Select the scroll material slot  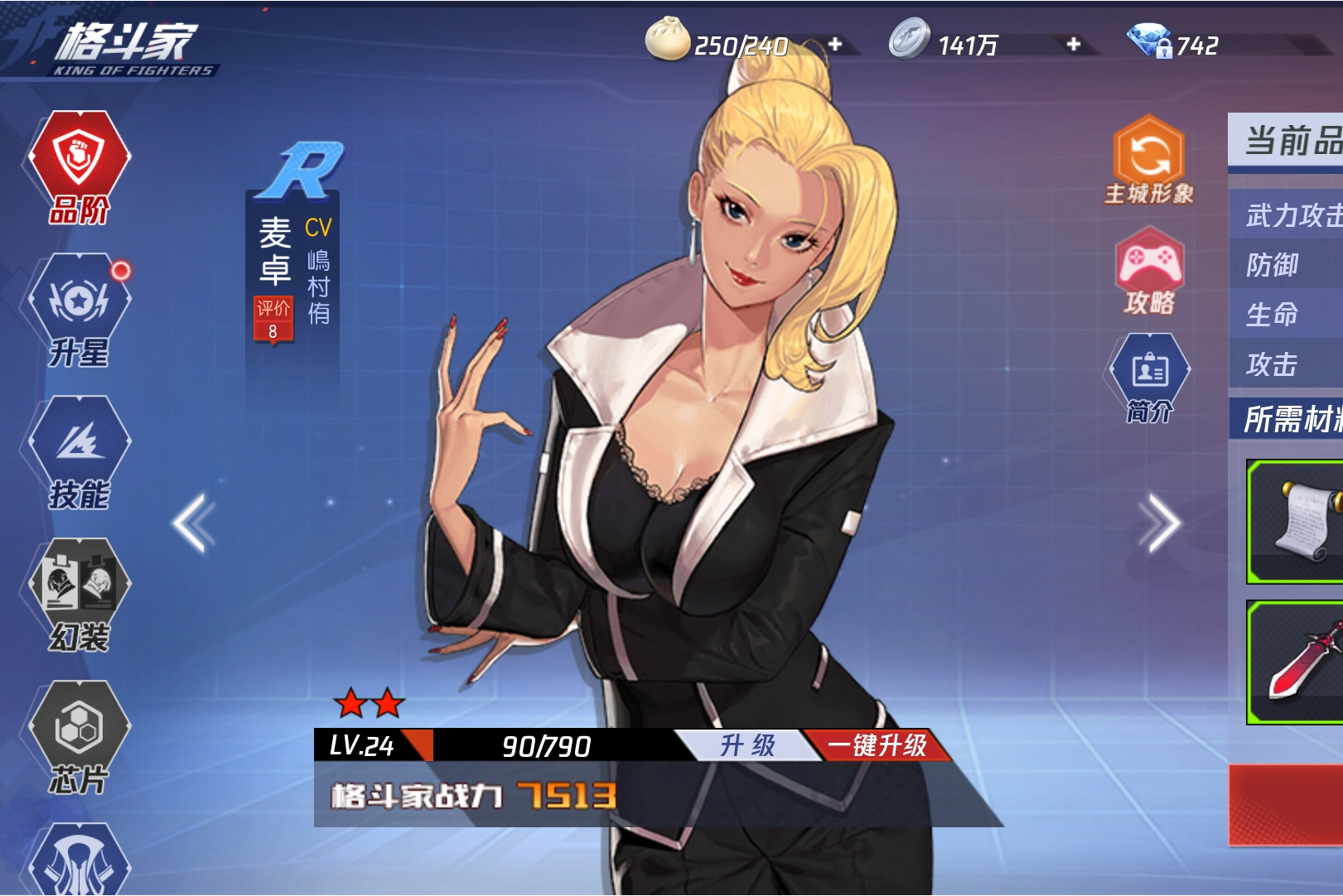pos(1296,522)
